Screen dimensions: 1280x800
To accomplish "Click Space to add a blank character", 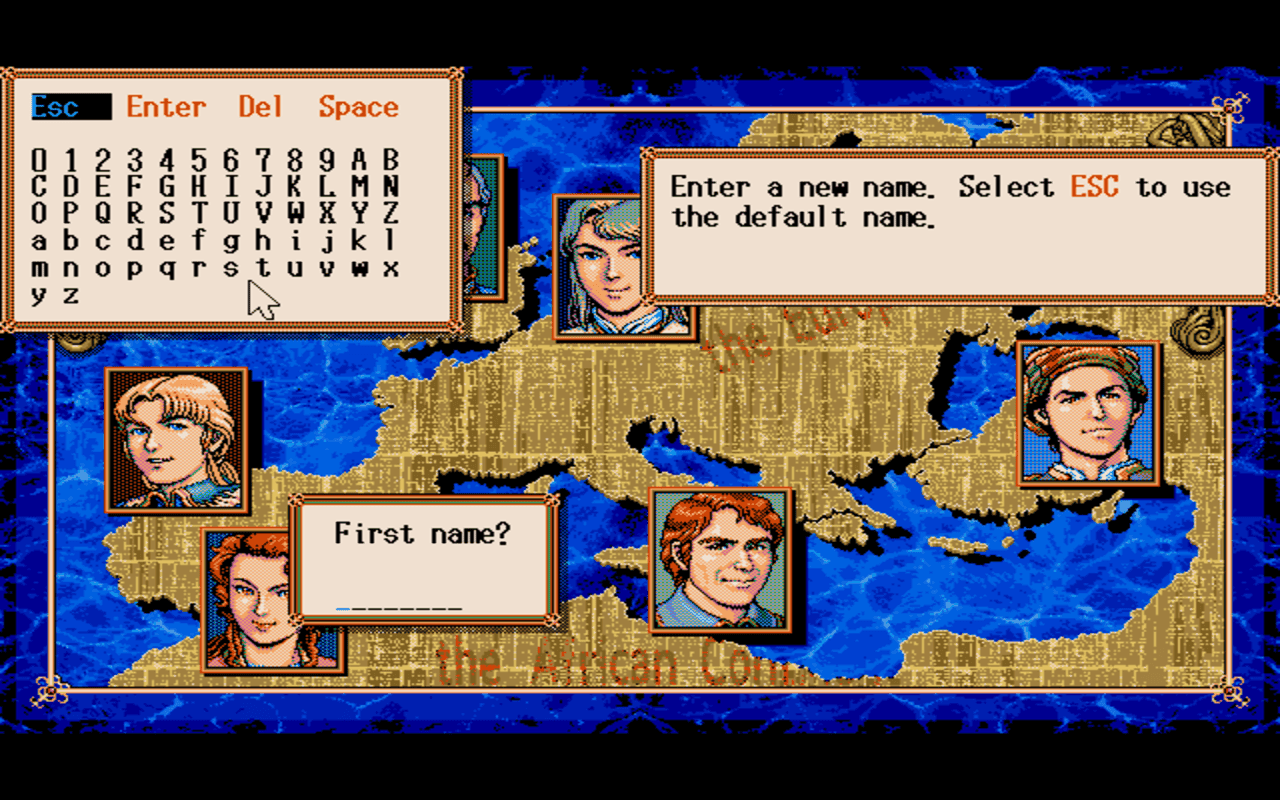I will tap(357, 107).
